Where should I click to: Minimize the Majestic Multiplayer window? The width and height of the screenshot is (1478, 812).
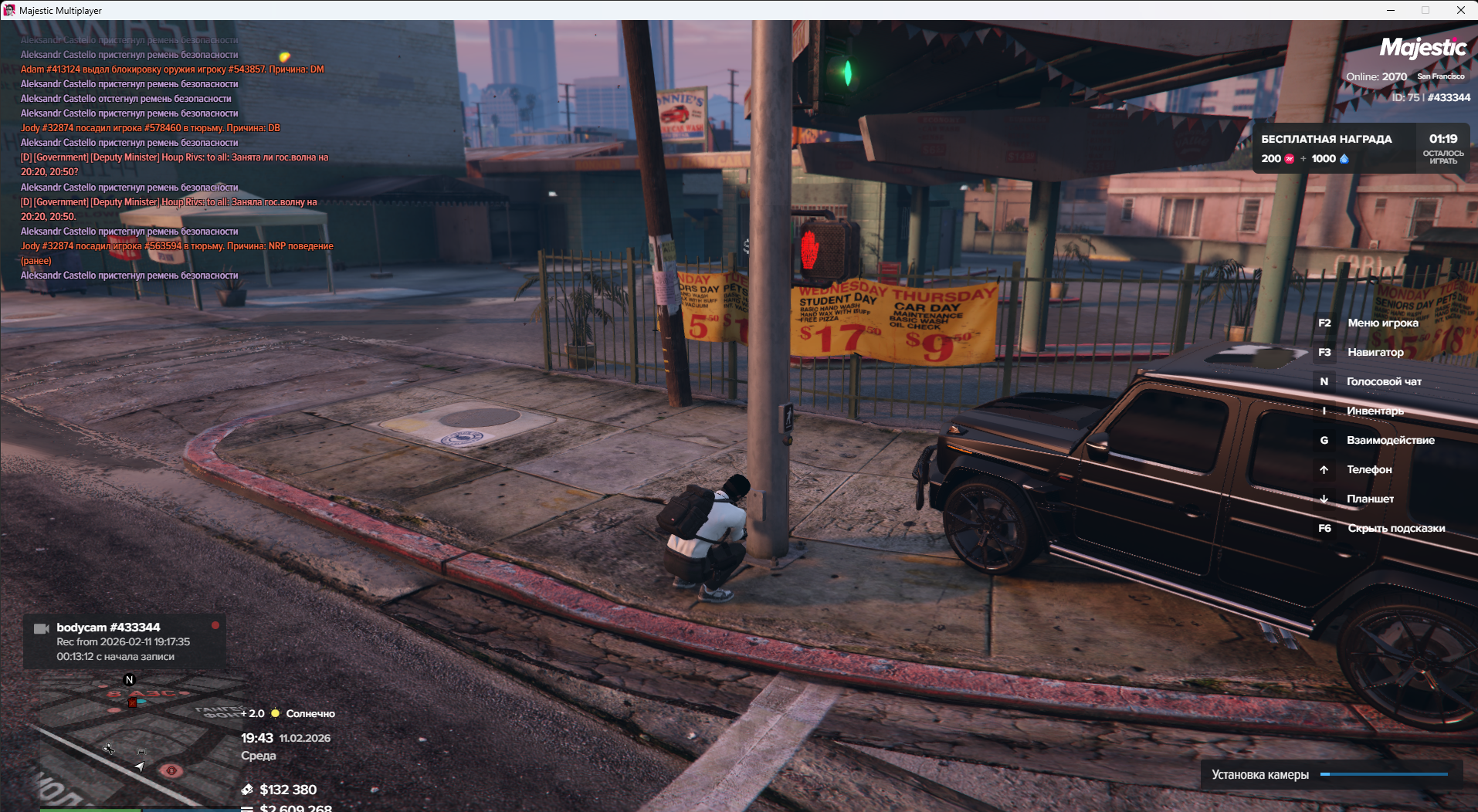coord(1390,10)
